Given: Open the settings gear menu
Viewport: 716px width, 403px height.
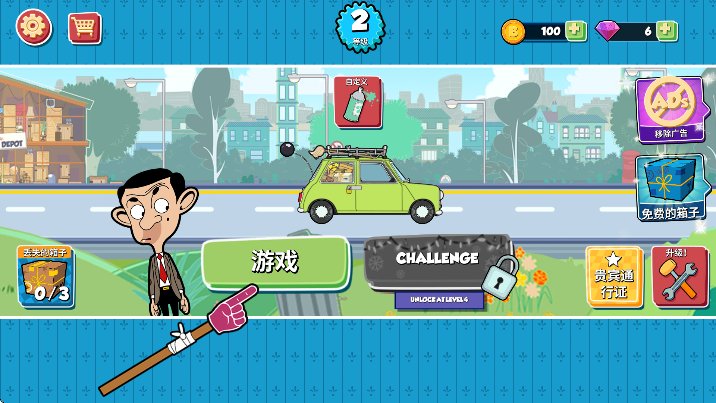Looking at the screenshot, I should (33, 27).
